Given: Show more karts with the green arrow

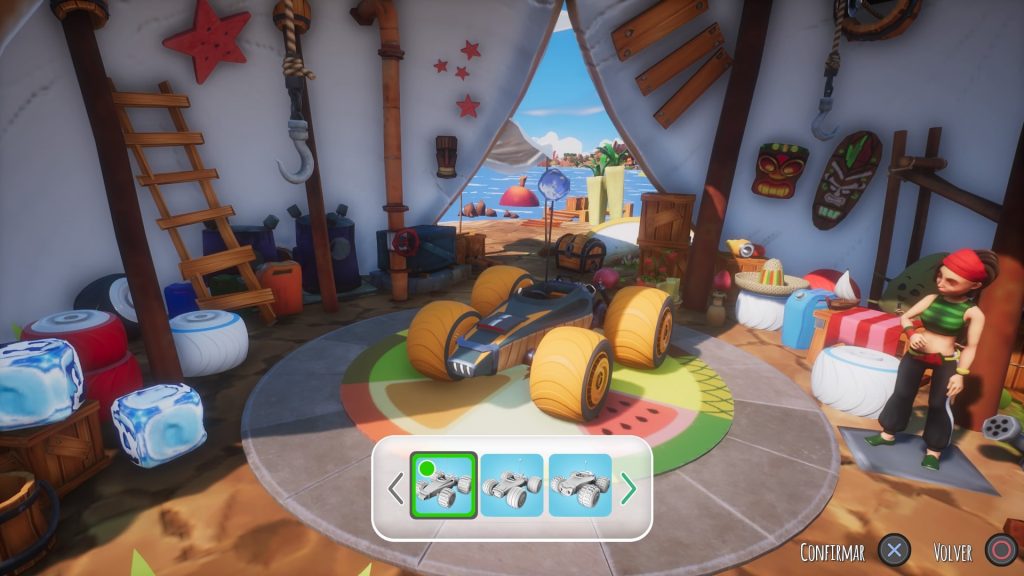Looking at the screenshot, I should tap(629, 488).
